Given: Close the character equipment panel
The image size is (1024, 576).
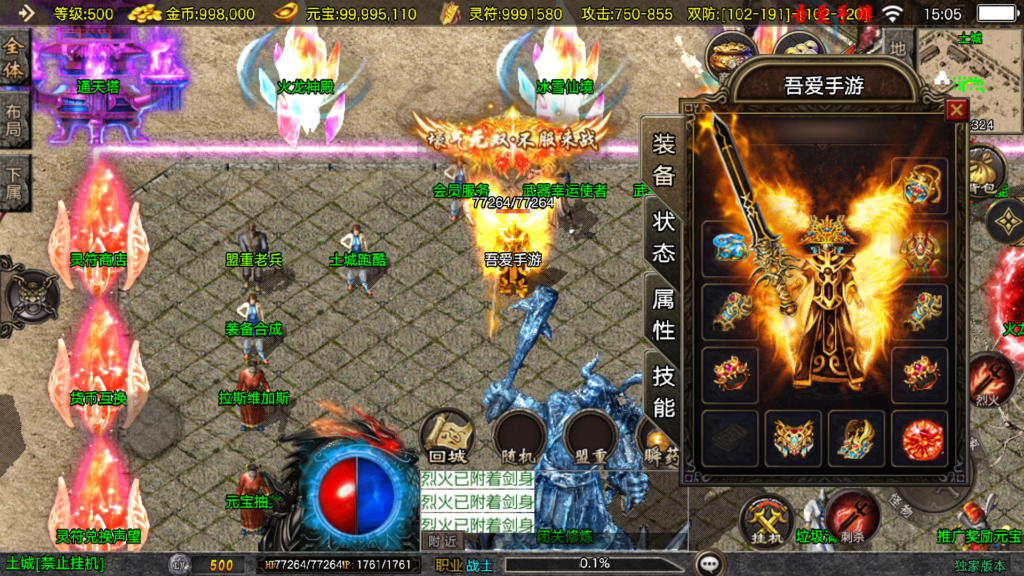Looking at the screenshot, I should point(957,110).
